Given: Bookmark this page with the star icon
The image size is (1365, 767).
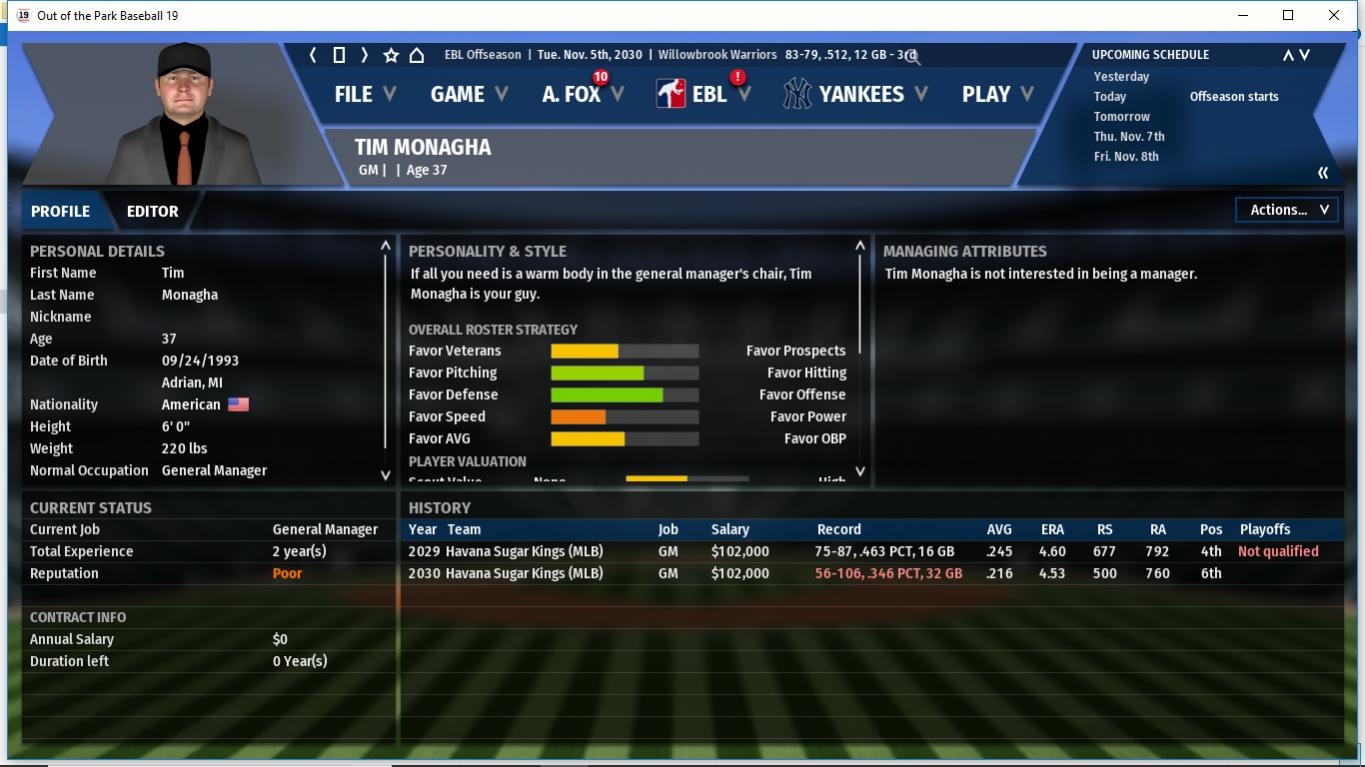Looking at the screenshot, I should click(x=391, y=55).
